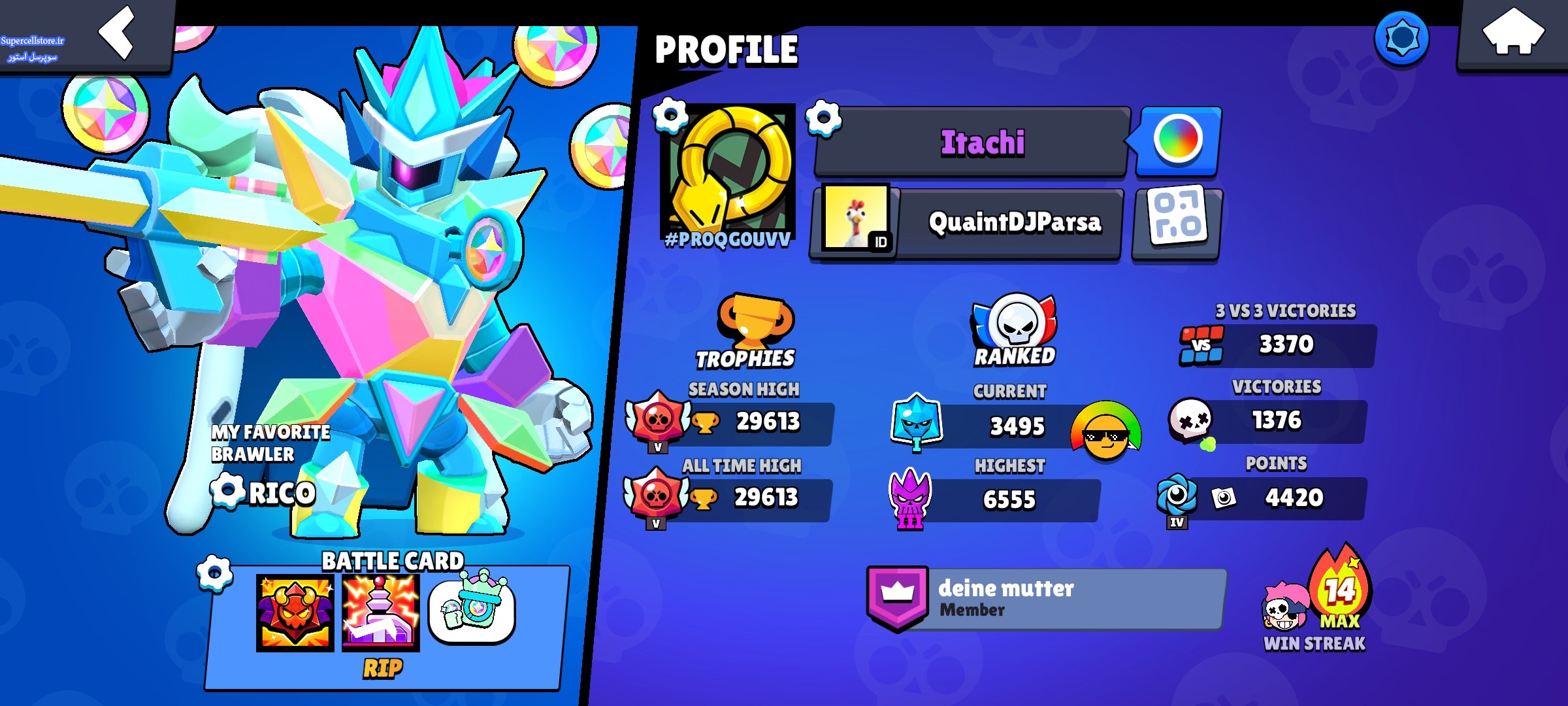Screen dimensions: 1568x706
Task: Open the Ranked skull emblem
Action: [1014, 324]
